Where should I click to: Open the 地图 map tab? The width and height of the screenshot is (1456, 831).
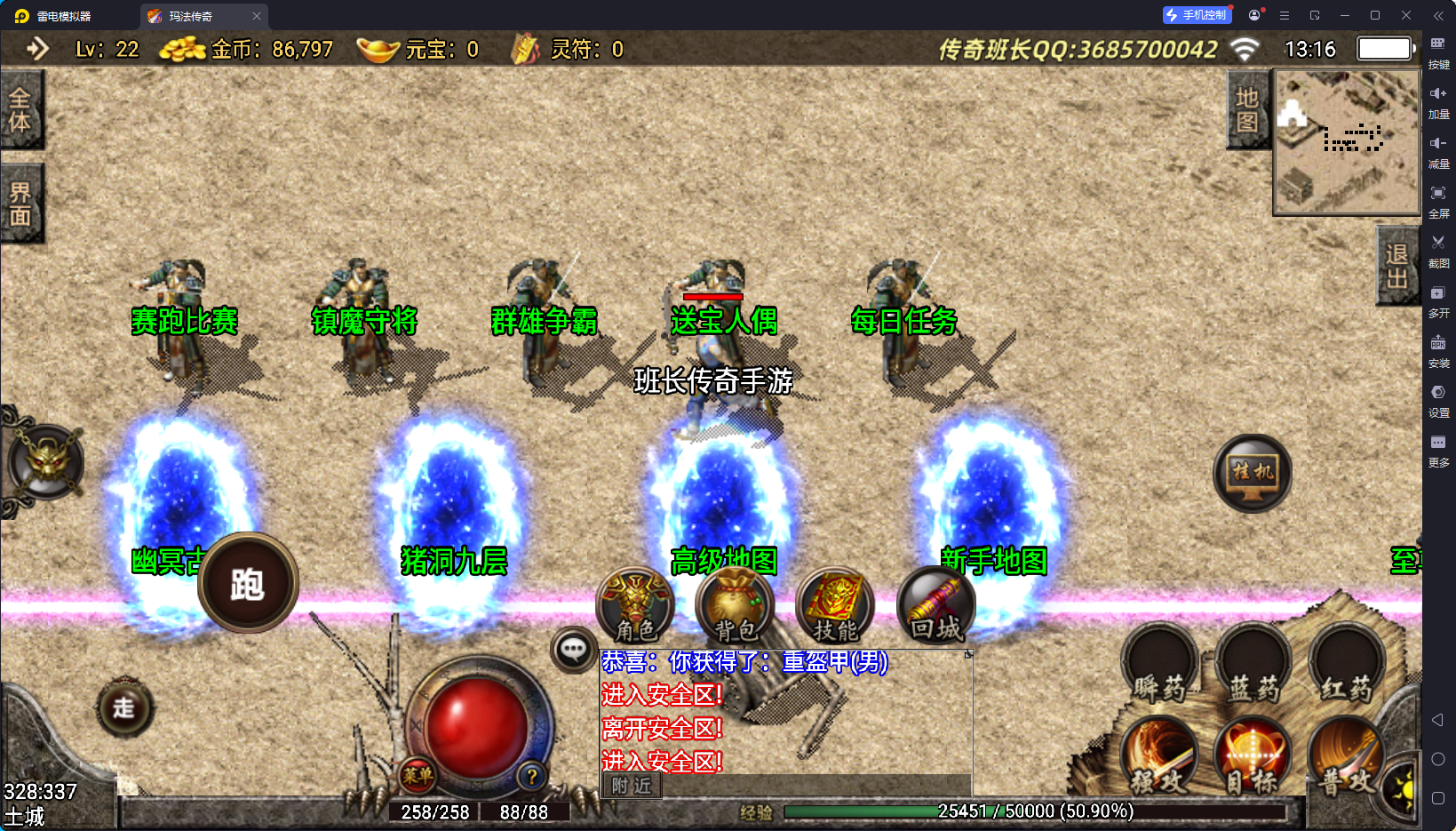[1247, 110]
